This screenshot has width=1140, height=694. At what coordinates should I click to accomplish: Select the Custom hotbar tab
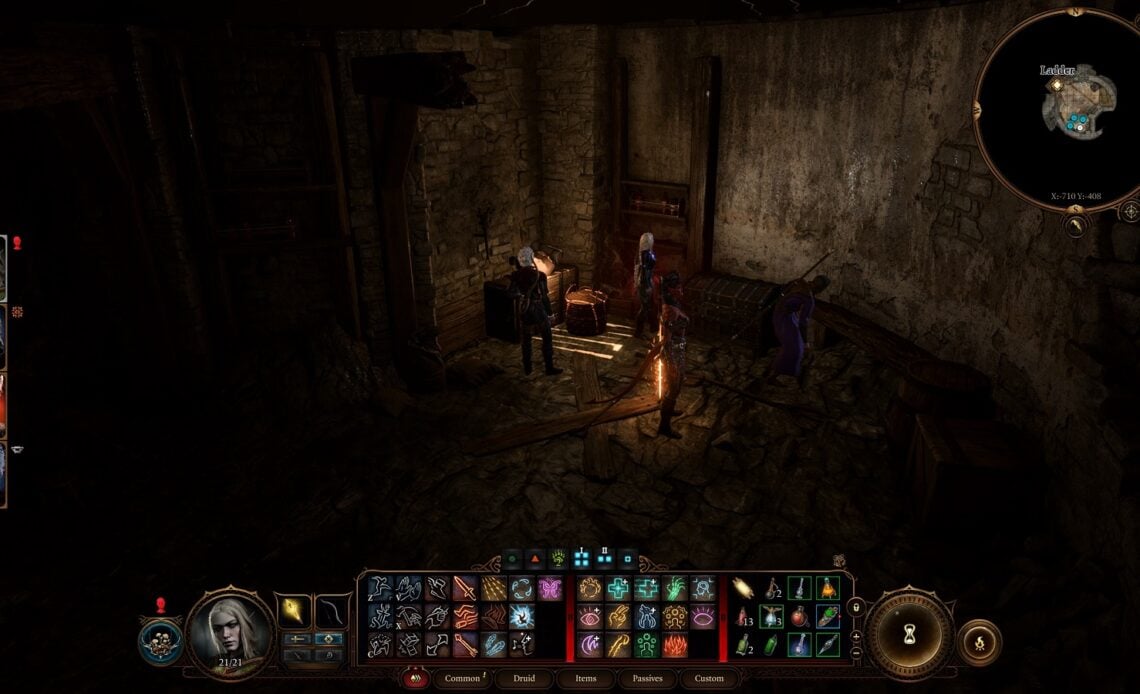[708, 678]
